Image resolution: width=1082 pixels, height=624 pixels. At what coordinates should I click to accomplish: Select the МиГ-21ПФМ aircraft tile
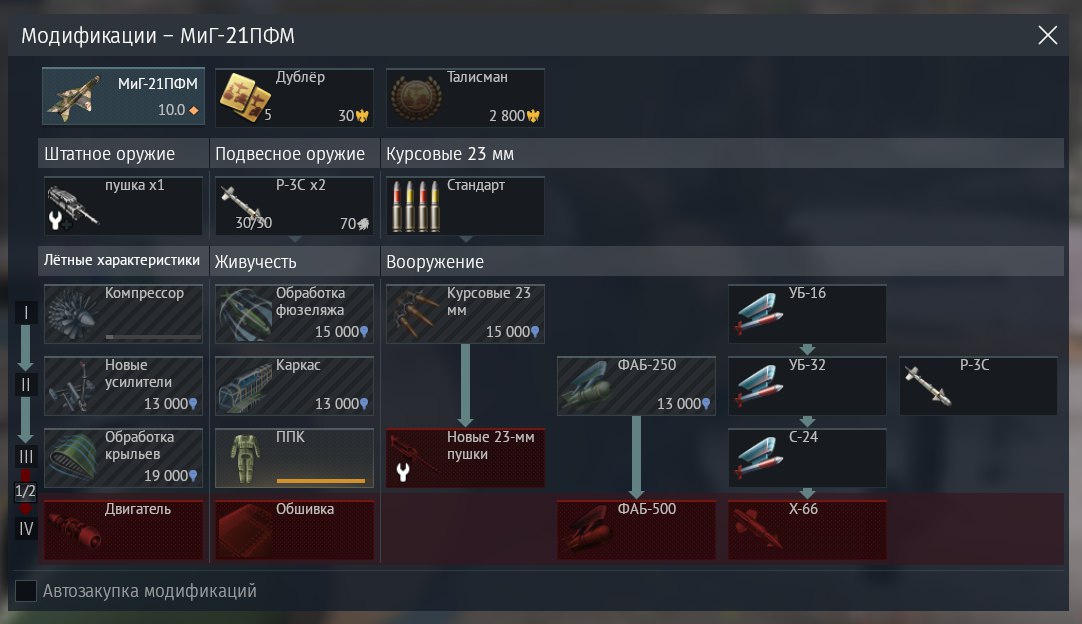123,97
